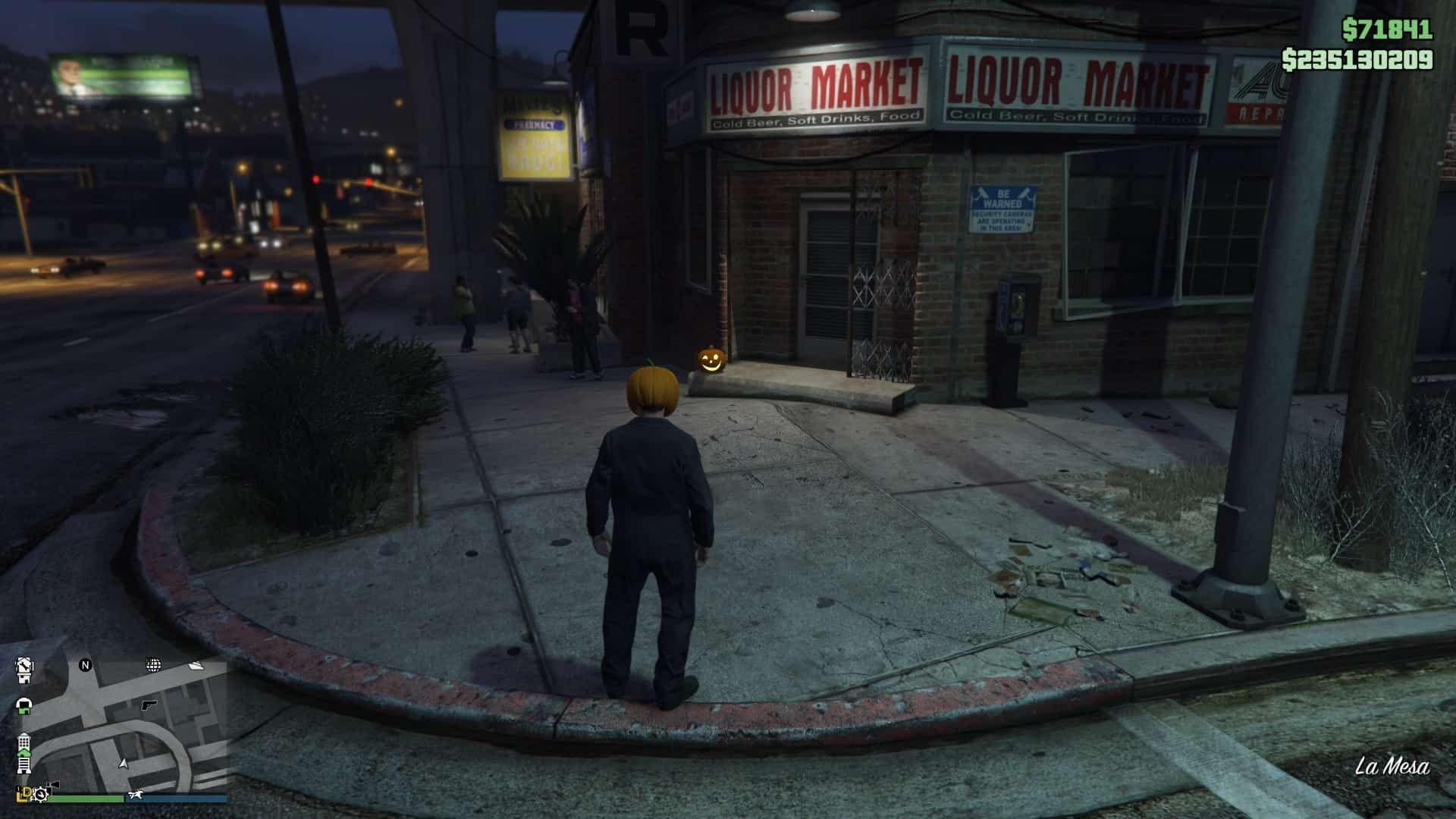
Task: Select the gear-shaped blip at minimap corner
Action: tap(40, 794)
